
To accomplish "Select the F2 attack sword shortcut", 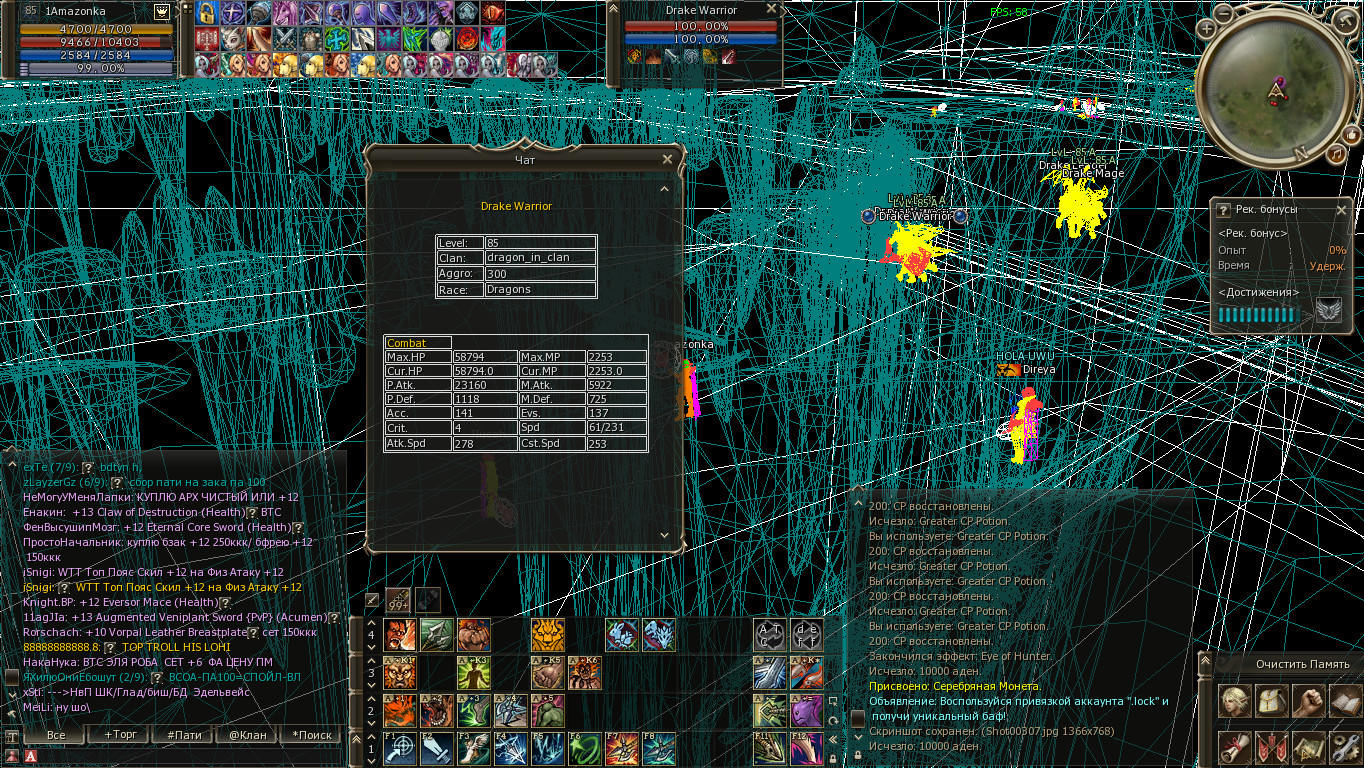I will pyautogui.click(x=435, y=747).
